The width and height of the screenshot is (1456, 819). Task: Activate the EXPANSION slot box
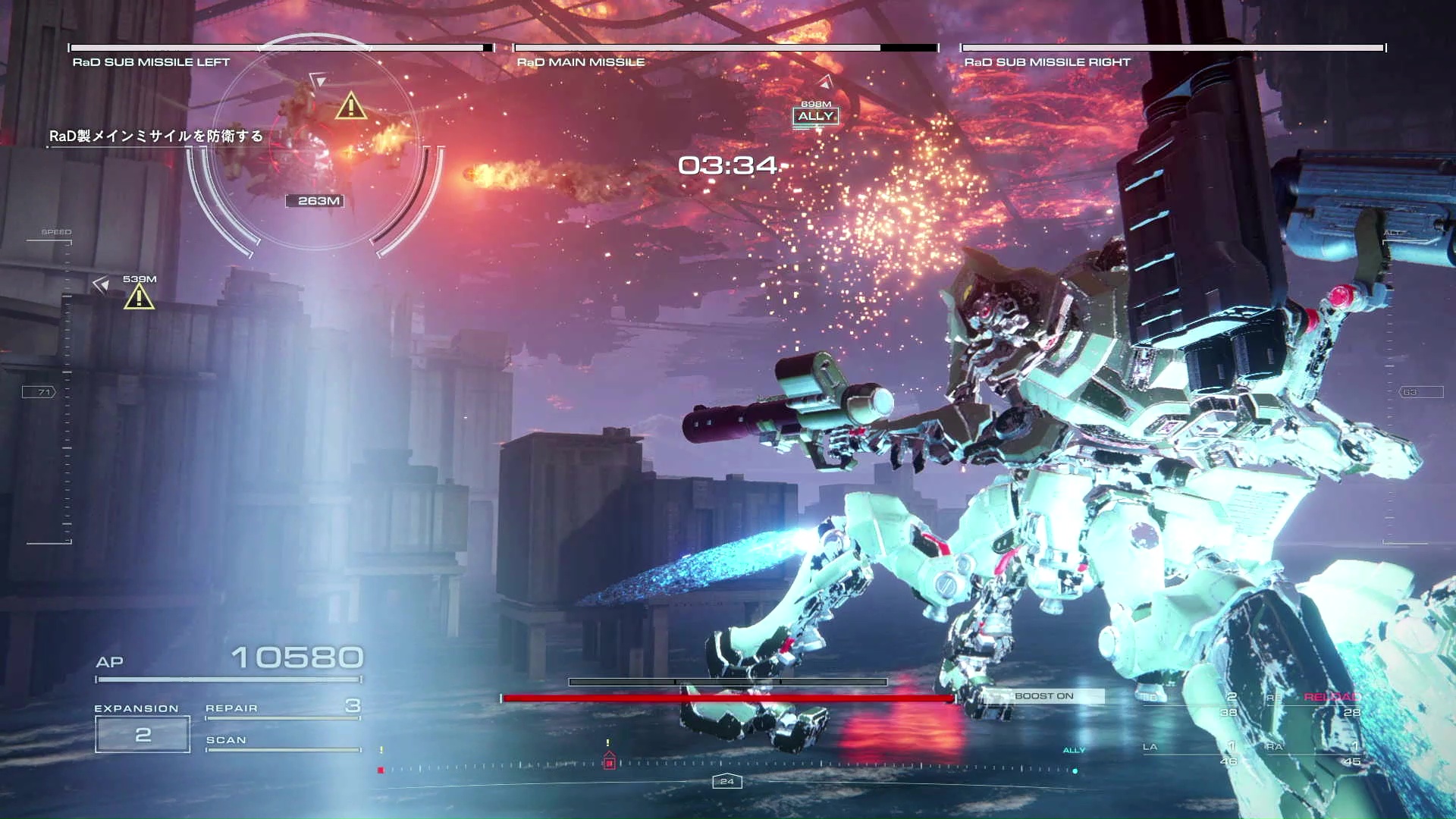pos(143,734)
